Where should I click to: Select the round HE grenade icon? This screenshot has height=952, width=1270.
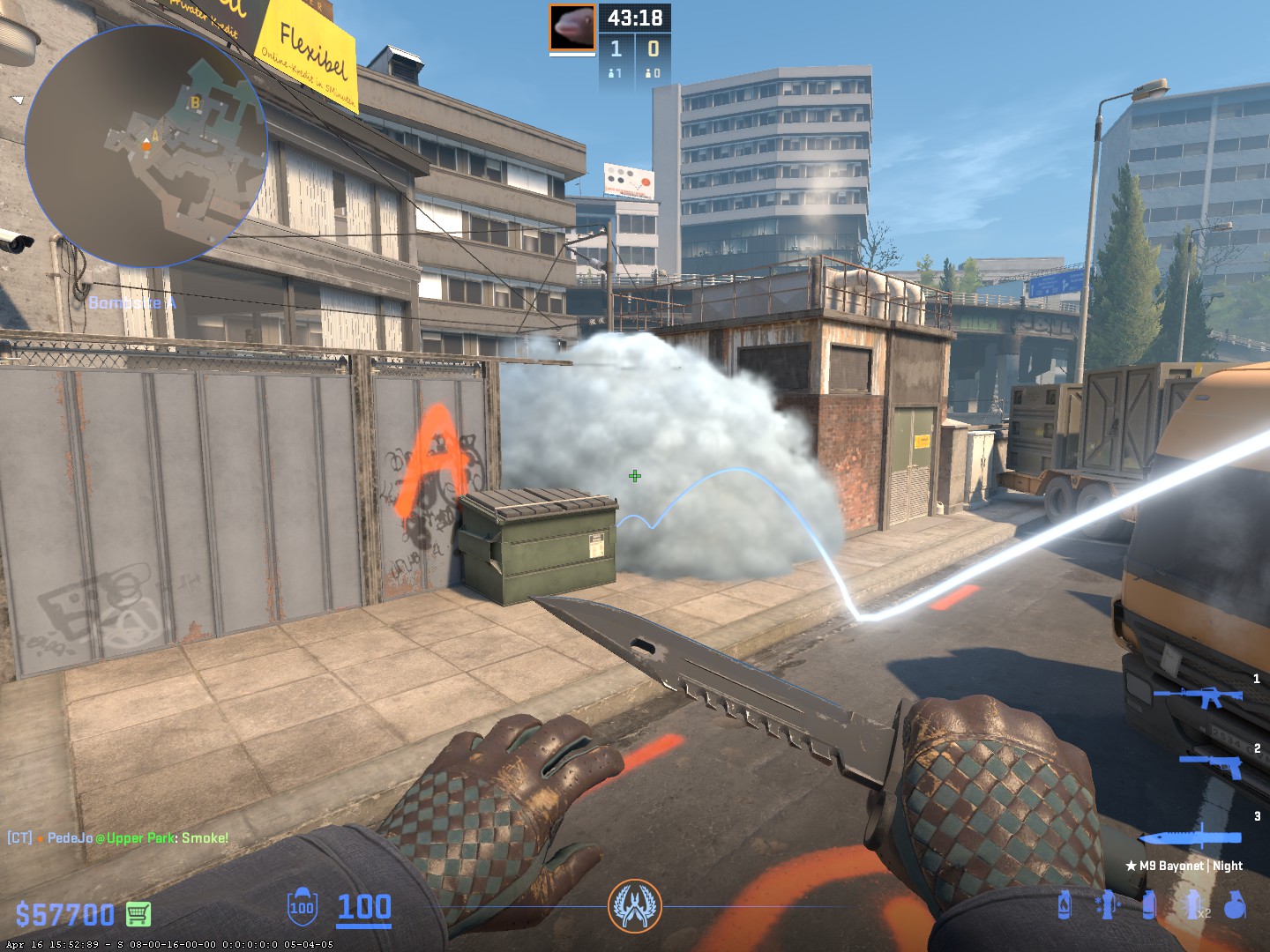click(1235, 904)
